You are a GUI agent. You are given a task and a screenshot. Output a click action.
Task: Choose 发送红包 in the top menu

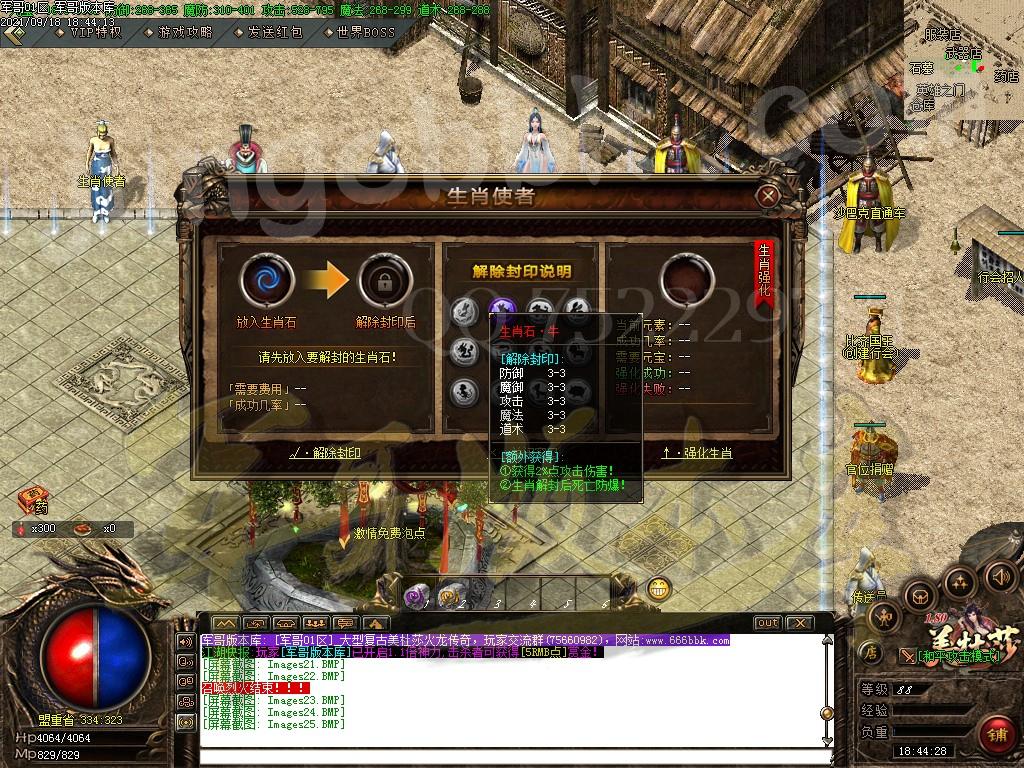coord(267,32)
